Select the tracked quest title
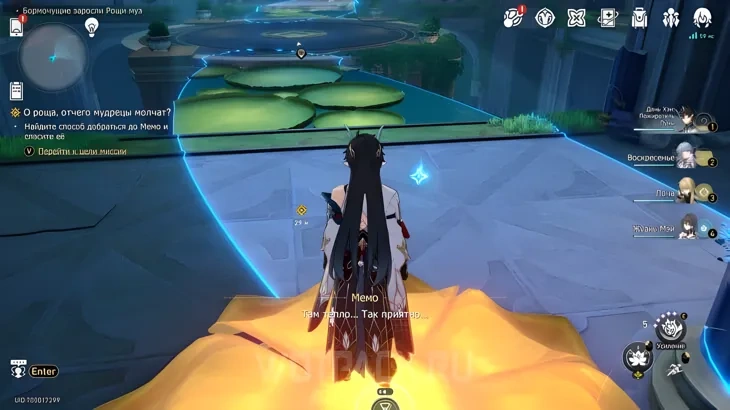Screen dimensions: 730x410 coord(96,113)
